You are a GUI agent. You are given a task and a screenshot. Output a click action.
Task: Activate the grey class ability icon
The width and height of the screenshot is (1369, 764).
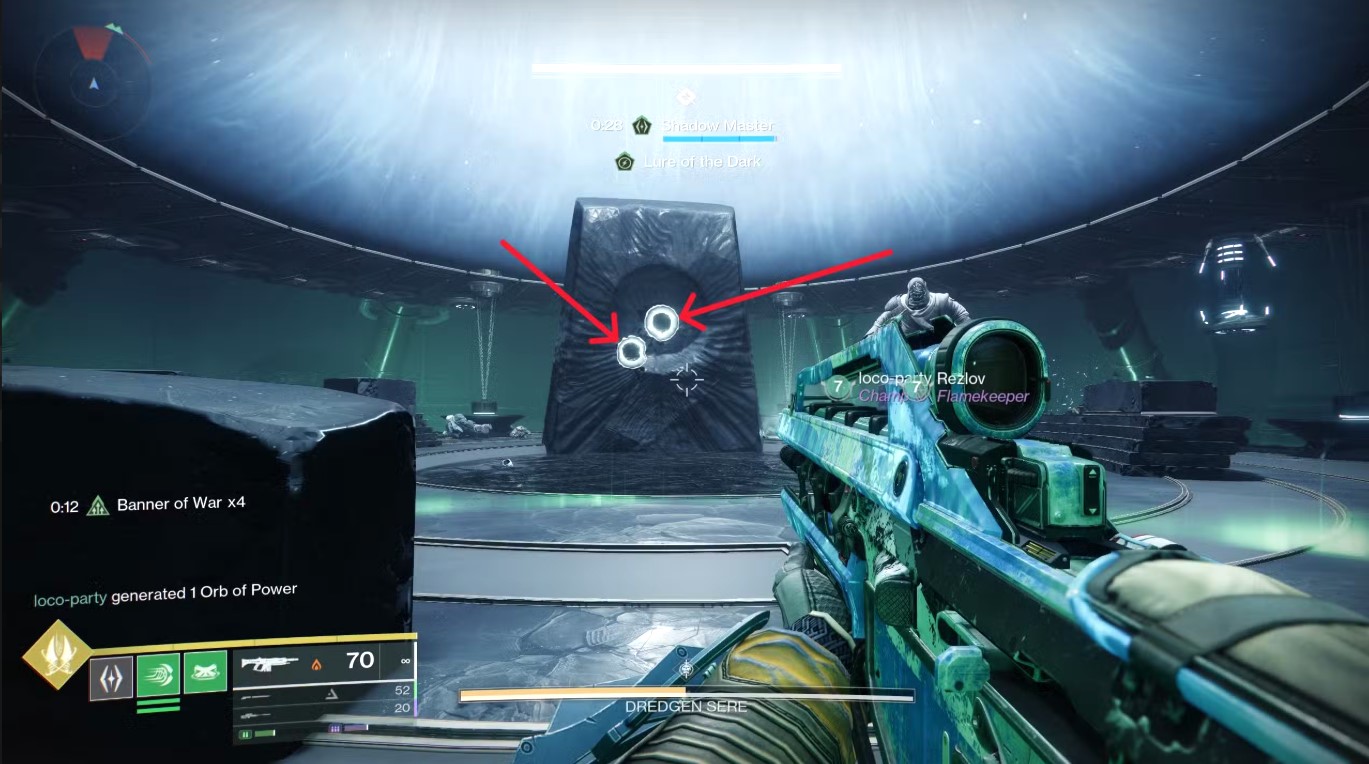pos(111,677)
